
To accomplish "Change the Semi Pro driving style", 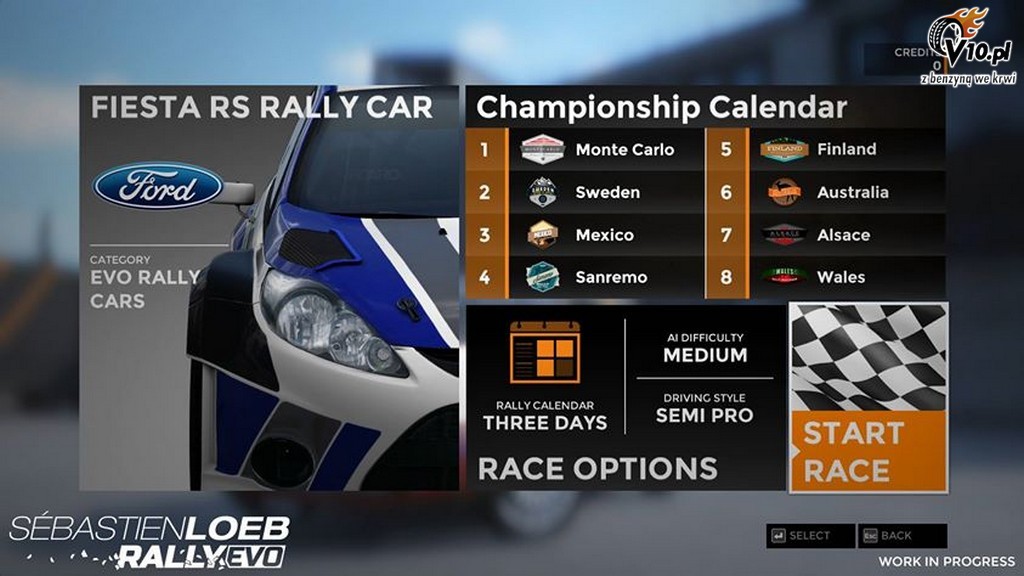I will pos(704,409).
